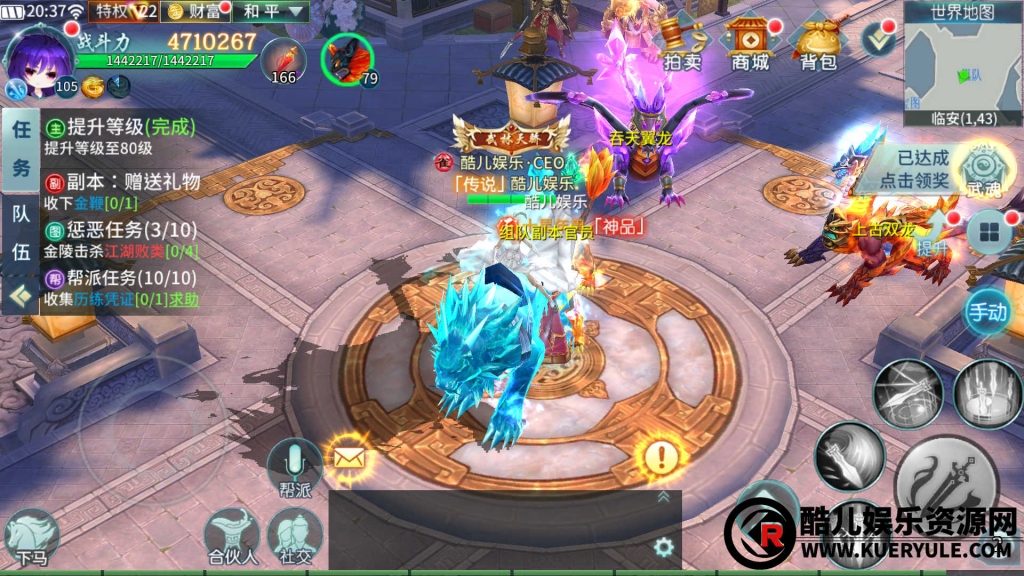Dismount using the 下马 button
This screenshot has width=1024, height=576.
pos(31,537)
